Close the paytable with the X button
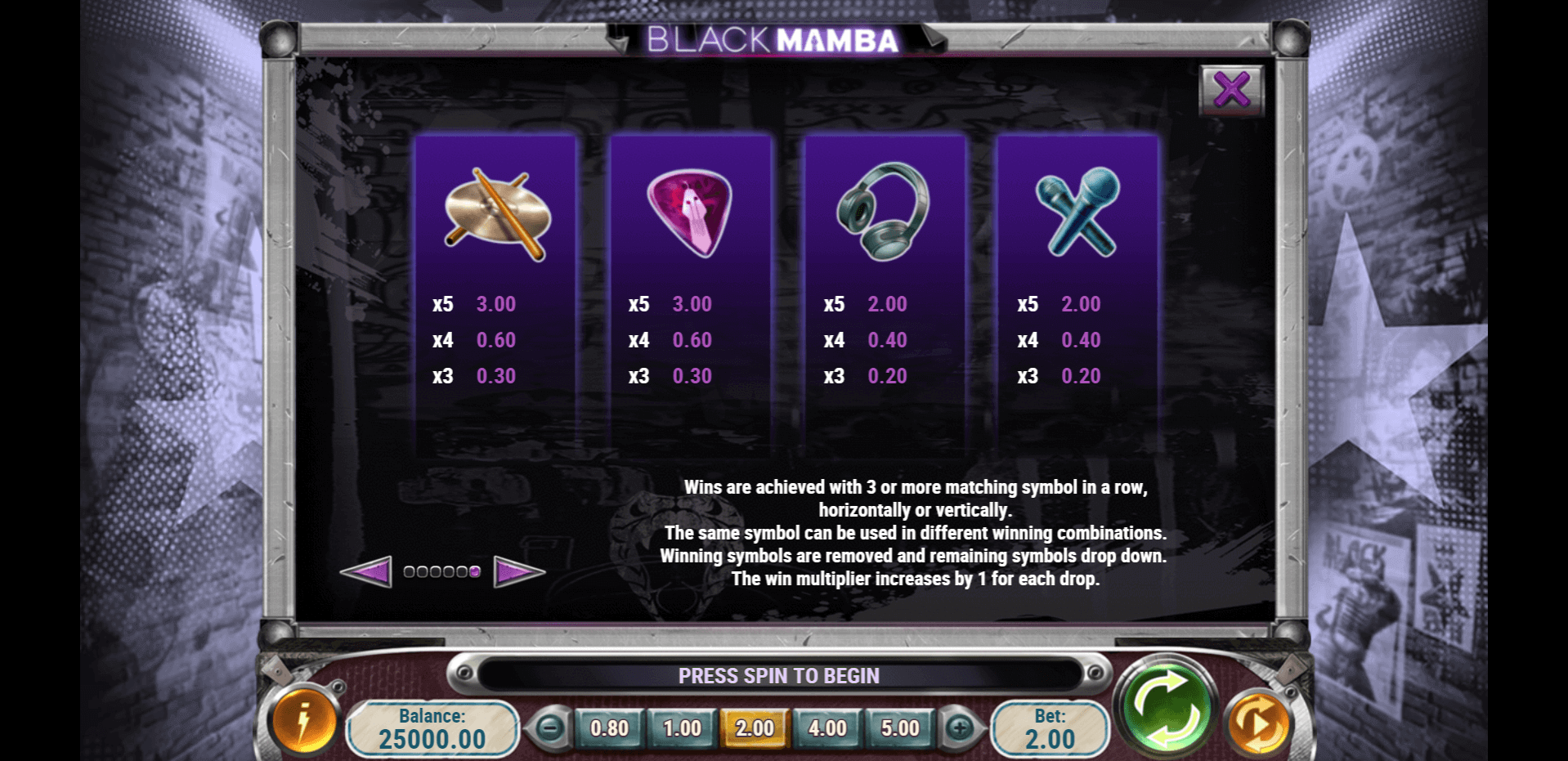The width and height of the screenshot is (1568, 761). (1231, 89)
